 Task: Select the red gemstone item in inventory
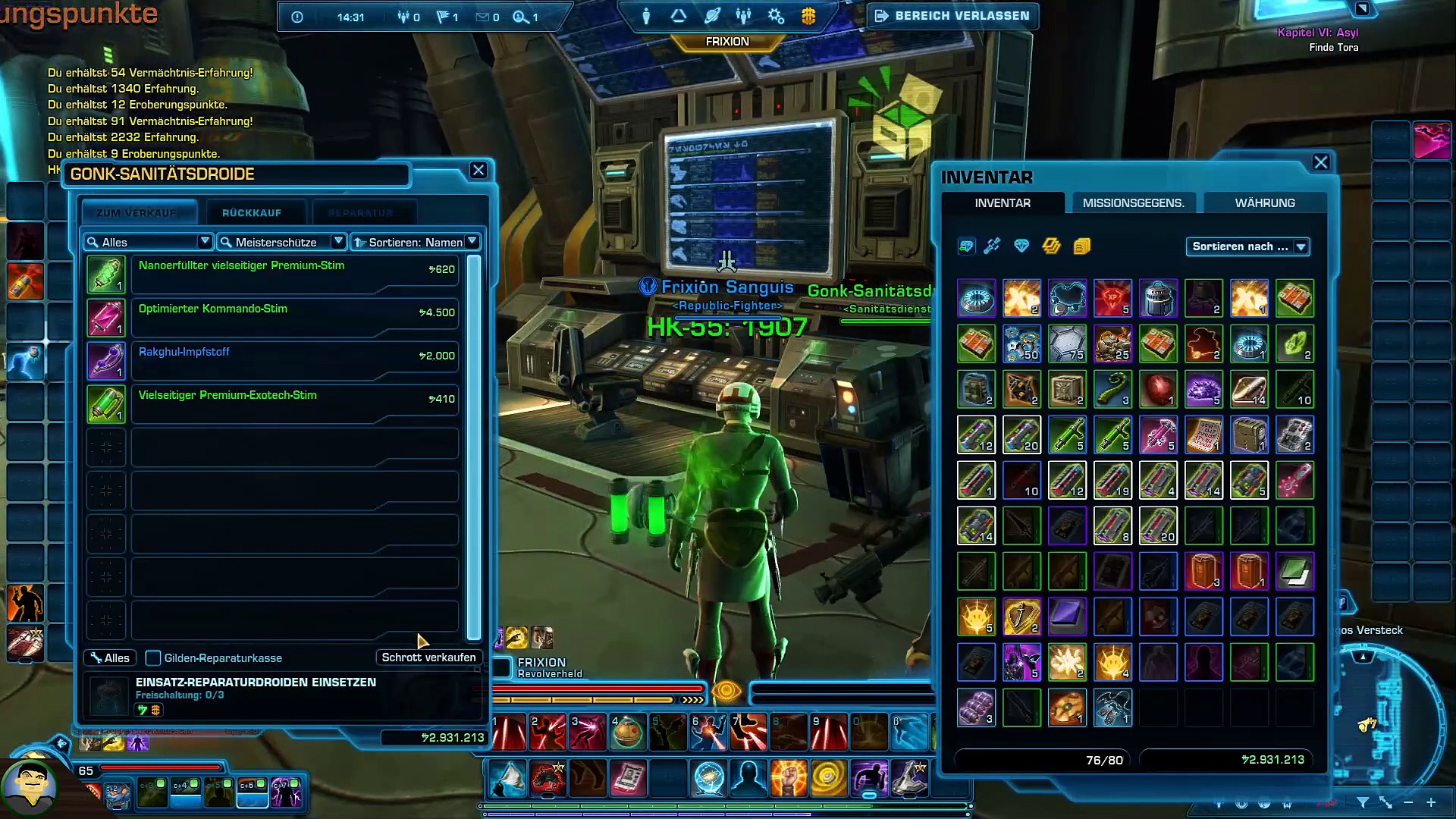tap(1158, 389)
